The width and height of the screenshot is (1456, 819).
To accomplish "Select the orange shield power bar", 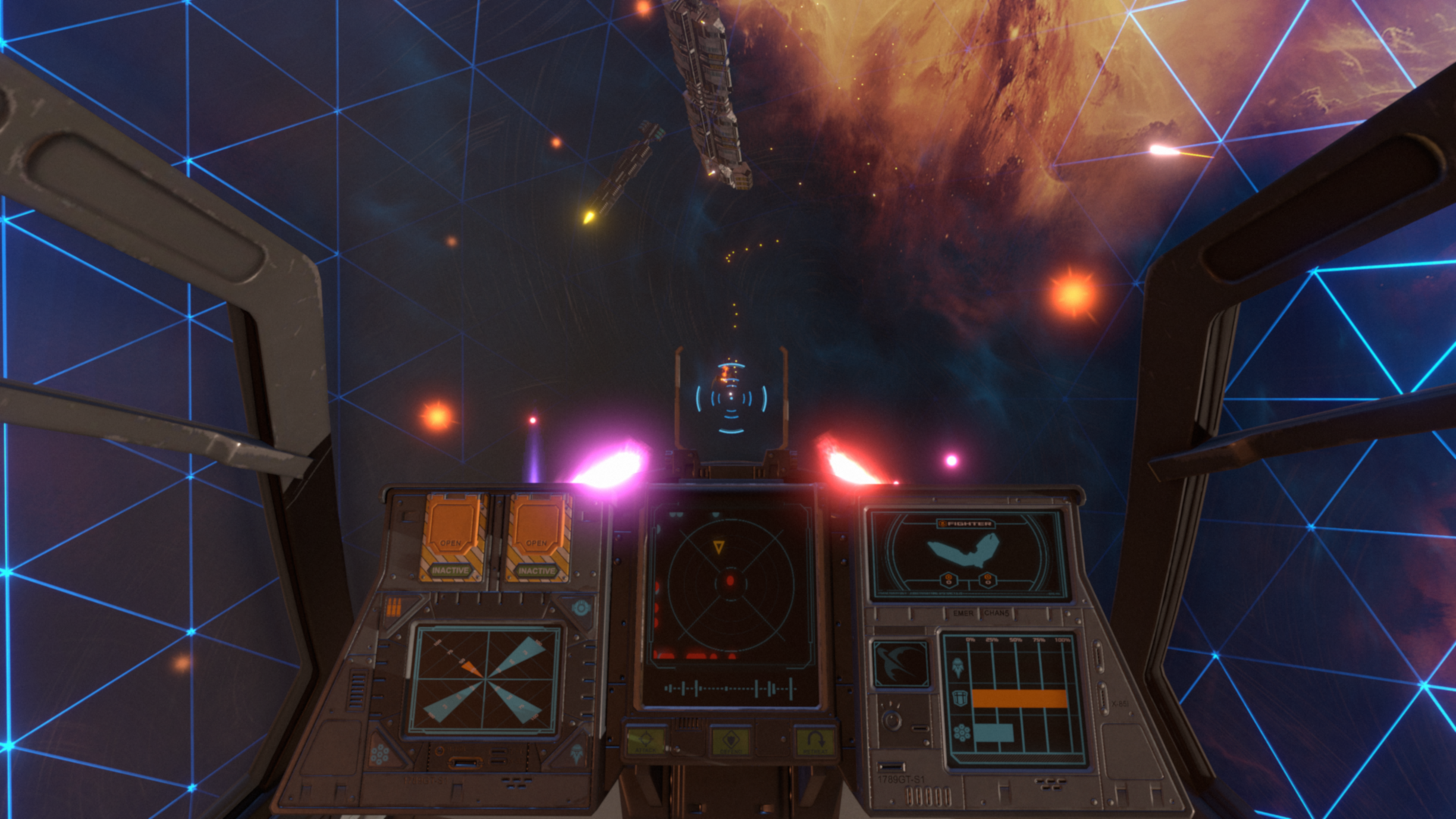I will (x=1019, y=698).
